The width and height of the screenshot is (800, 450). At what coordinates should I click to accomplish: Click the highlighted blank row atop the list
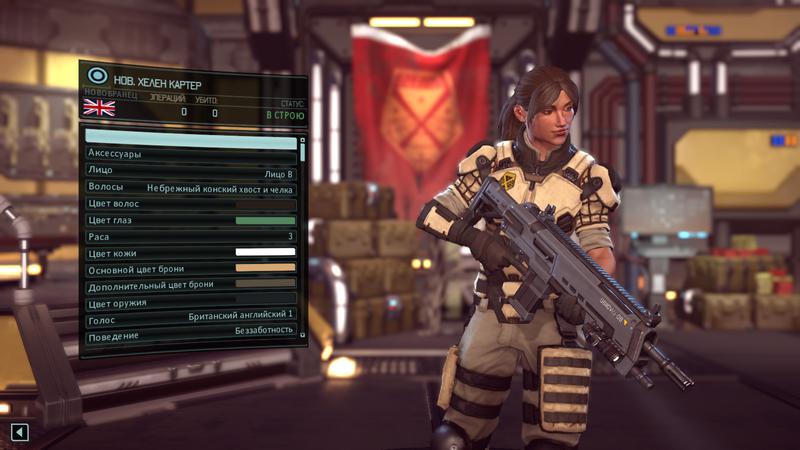(191, 136)
